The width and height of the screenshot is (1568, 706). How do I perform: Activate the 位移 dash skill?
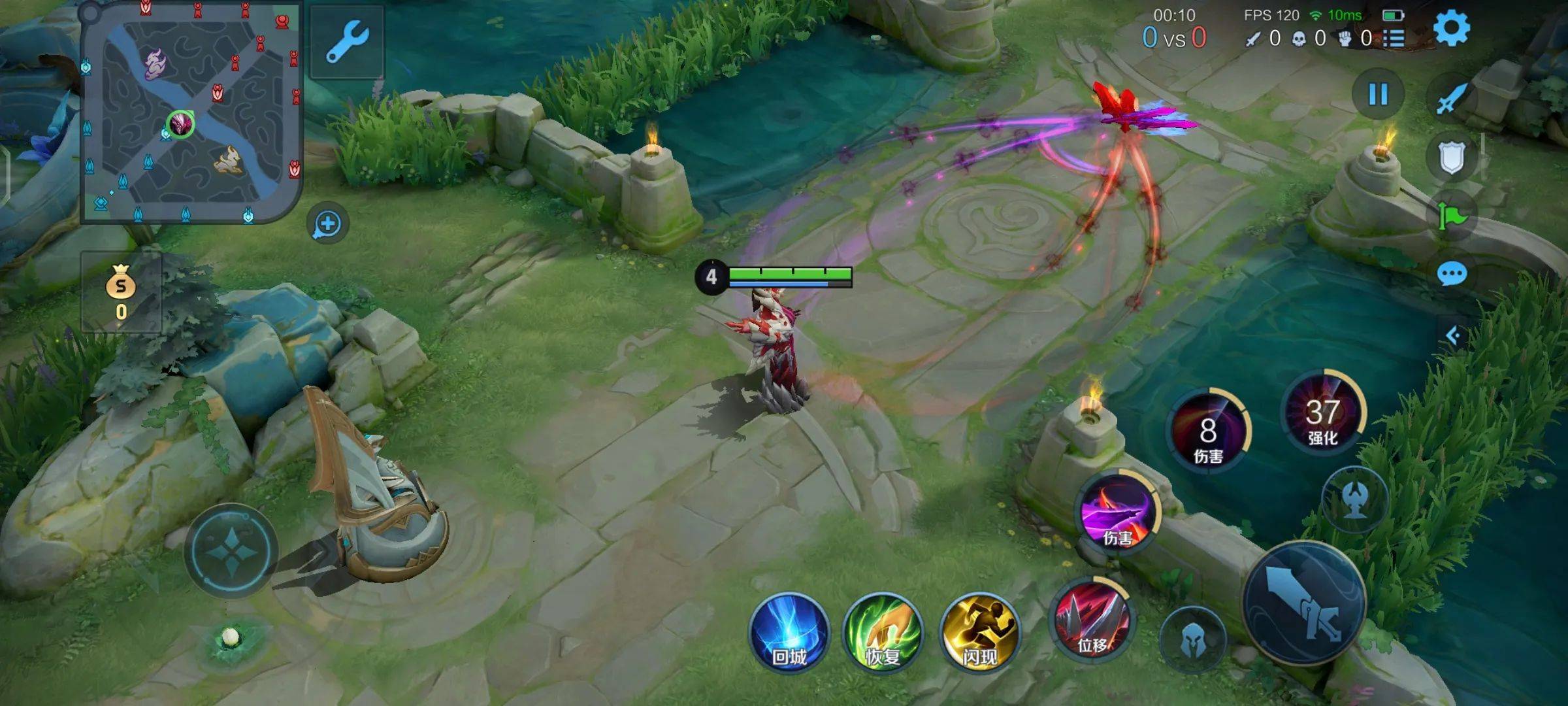pos(1092,619)
